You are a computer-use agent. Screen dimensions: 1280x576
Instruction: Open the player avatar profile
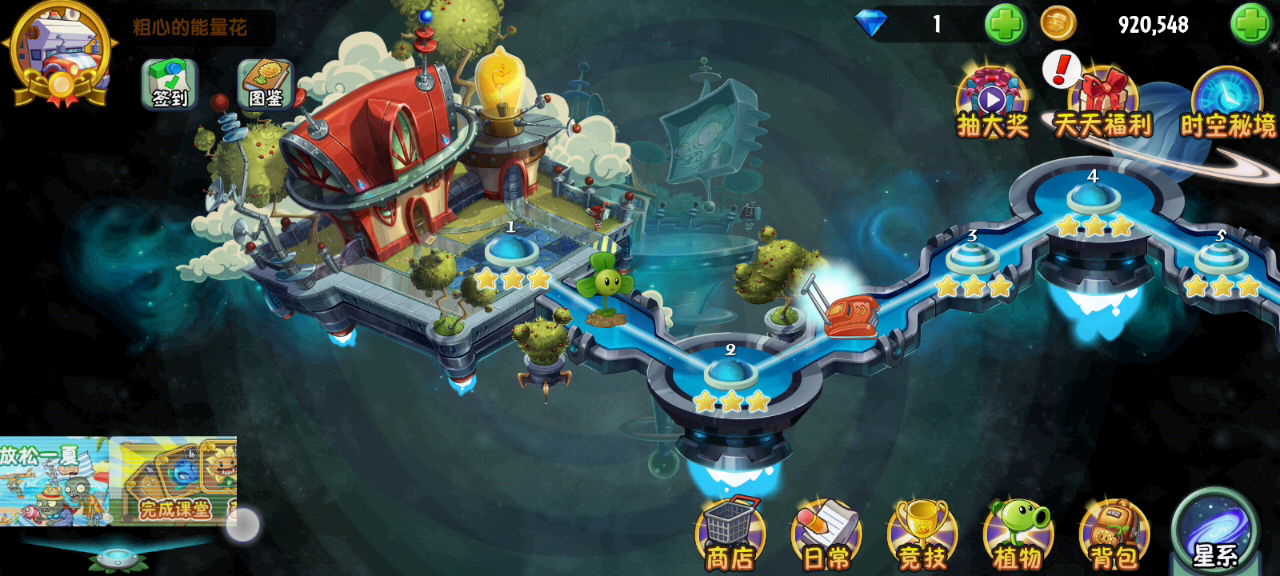(x=60, y=50)
